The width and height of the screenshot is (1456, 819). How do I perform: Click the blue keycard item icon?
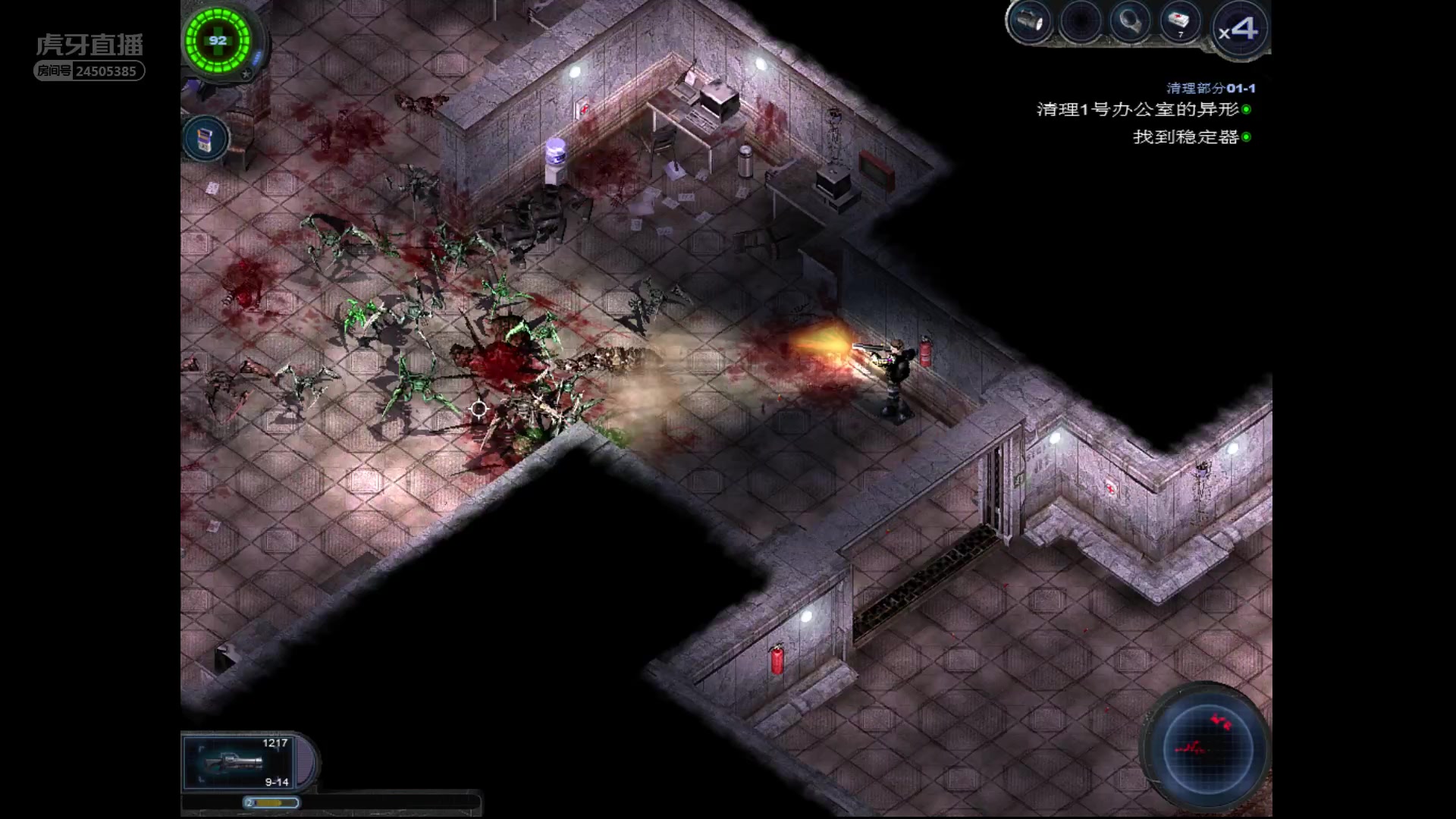205,139
